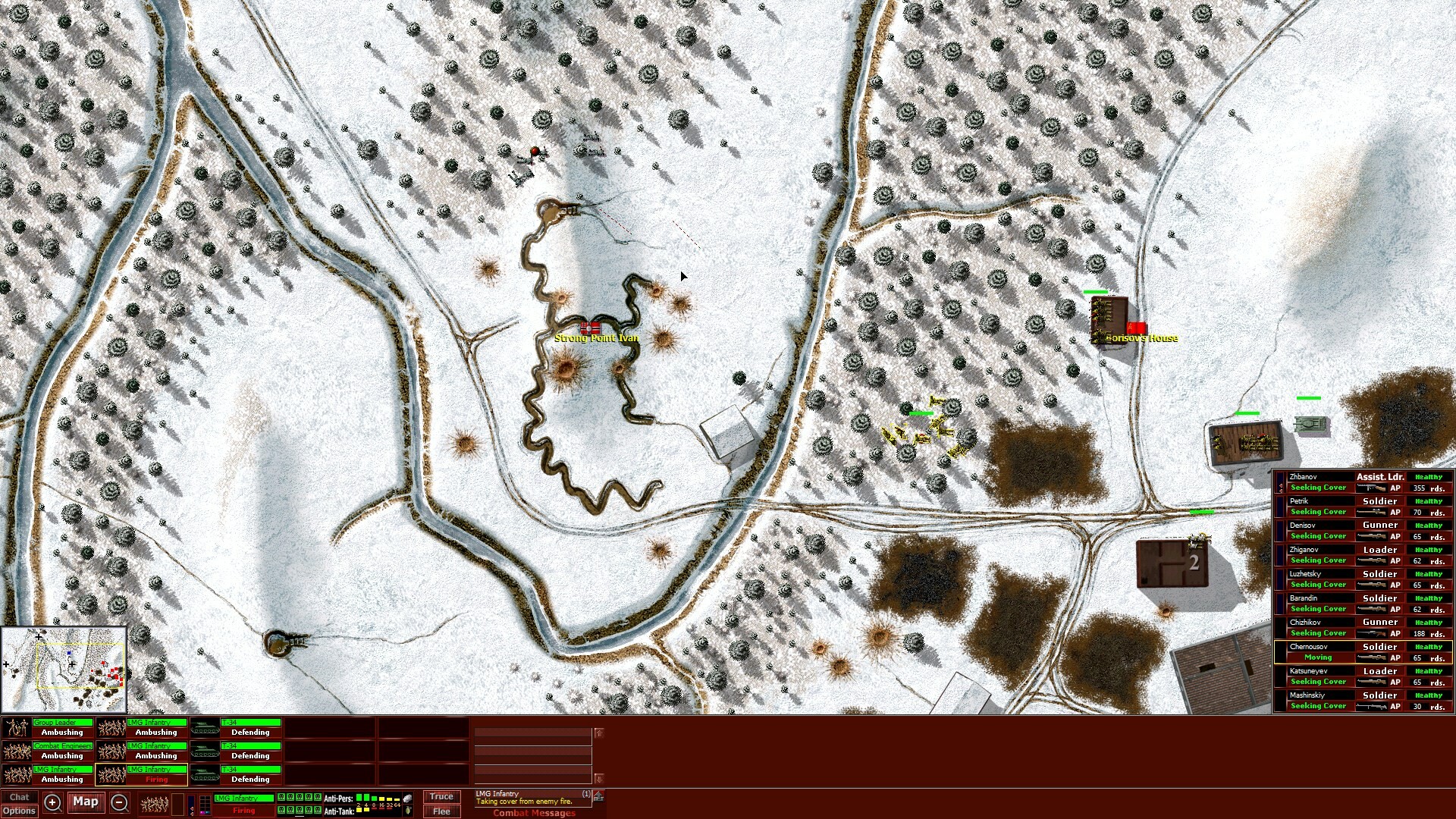Select the Combat Engineers squad icon
The image size is (1456, 819).
pos(17,752)
